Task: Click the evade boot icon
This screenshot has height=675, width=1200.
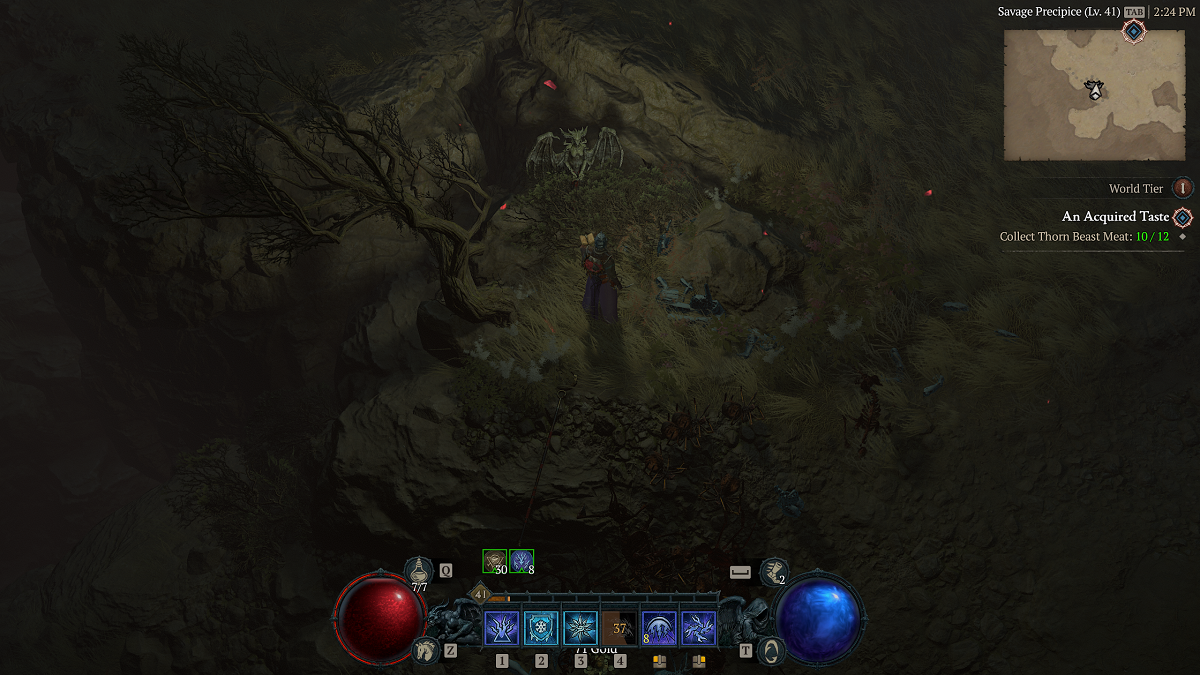Action: [x=772, y=571]
